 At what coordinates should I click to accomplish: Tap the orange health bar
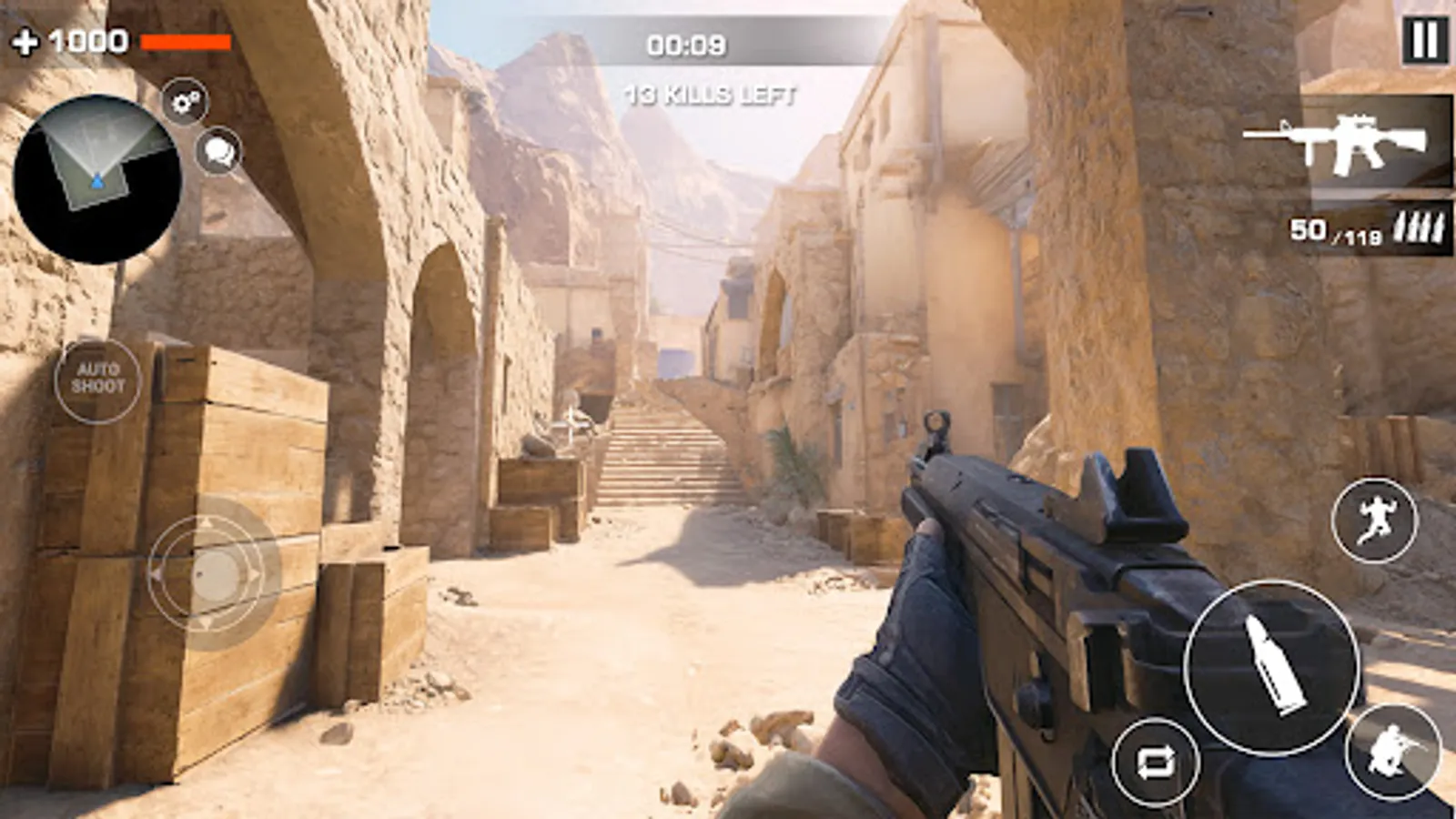click(x=187, y=41)
